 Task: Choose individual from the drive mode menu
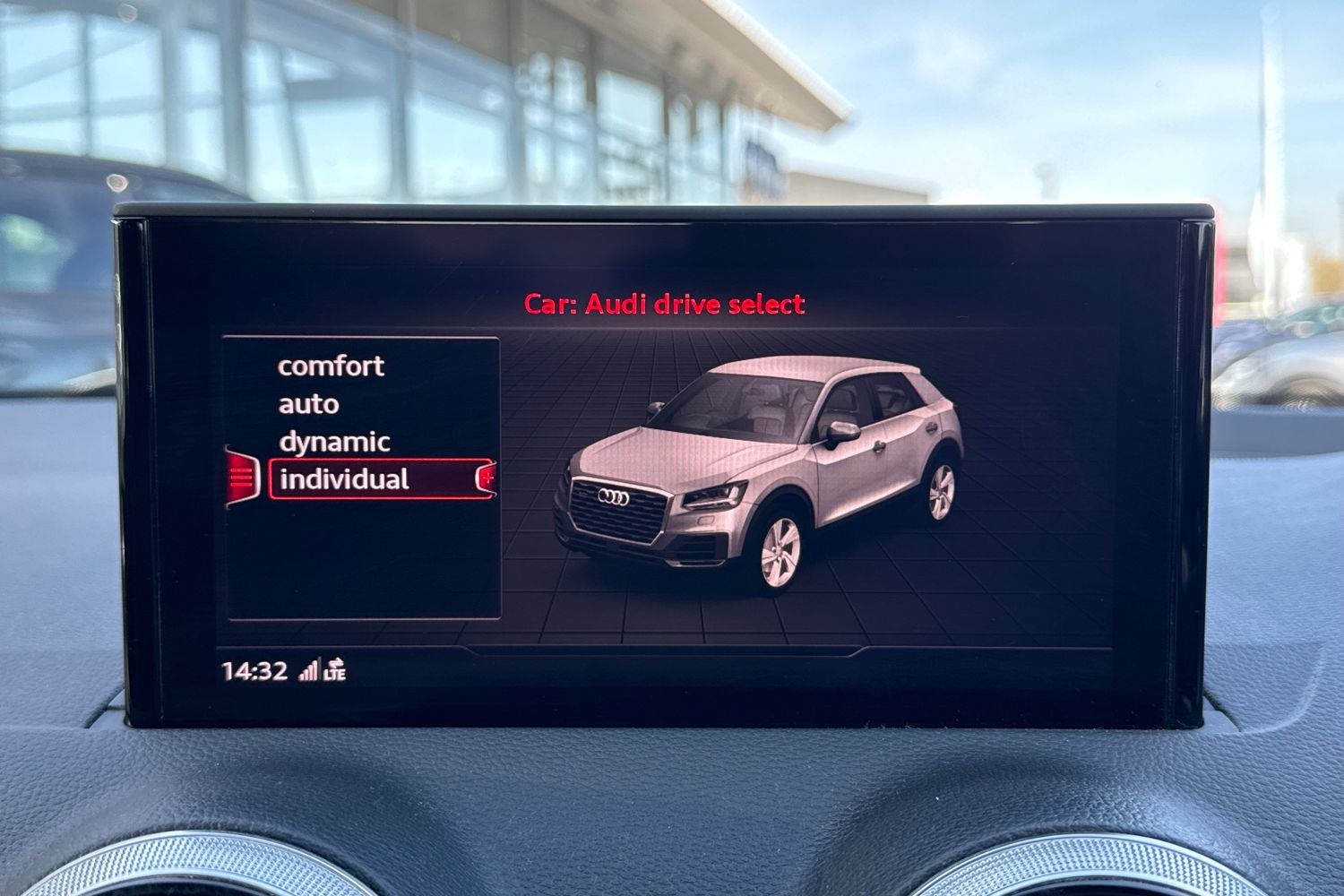click(x=347, y=478)
